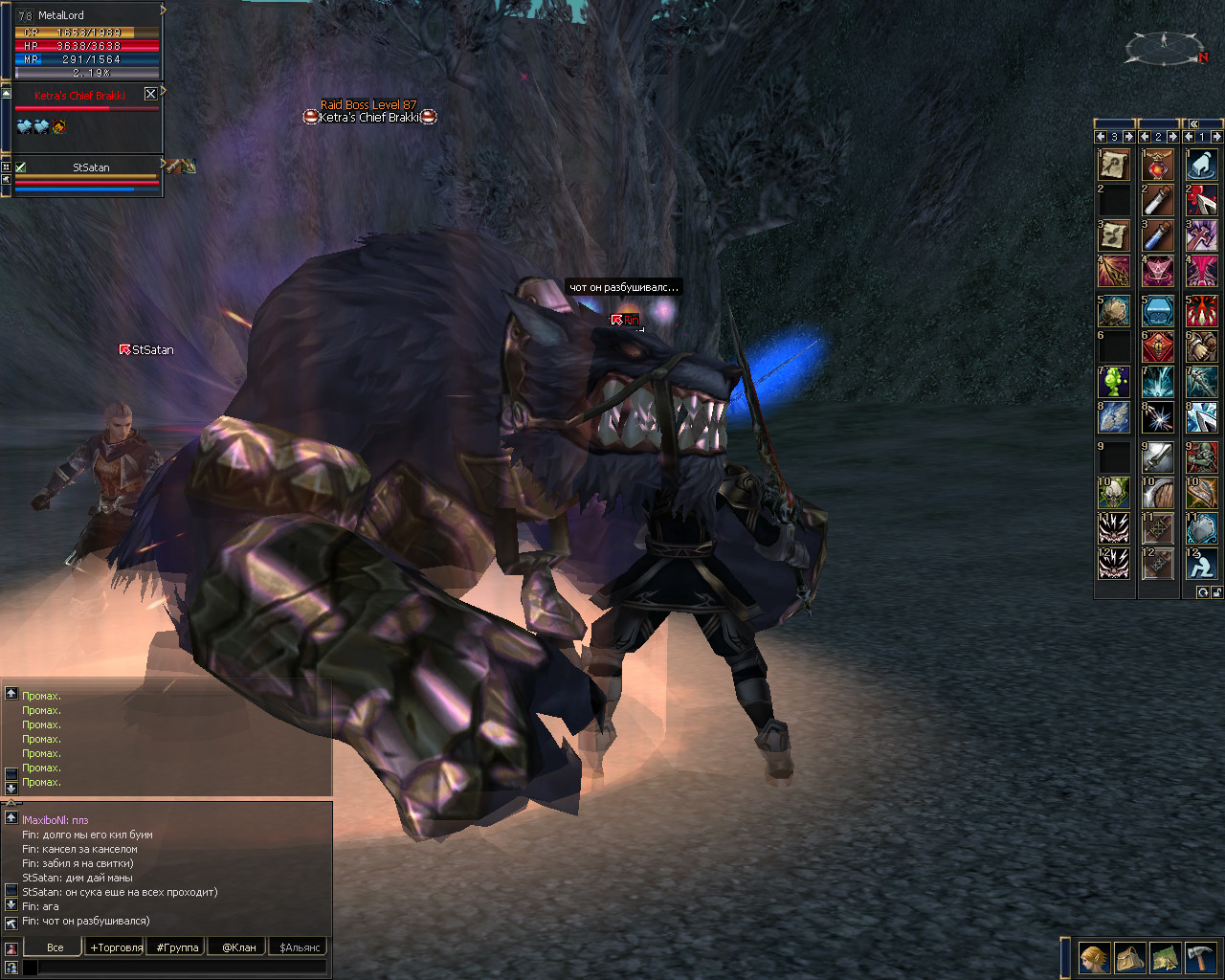Viewport: 1225px width, 980px height.
Task: Activate the feathered wing skill icon
Action: pyautogui.click(x=1113, y=416)
